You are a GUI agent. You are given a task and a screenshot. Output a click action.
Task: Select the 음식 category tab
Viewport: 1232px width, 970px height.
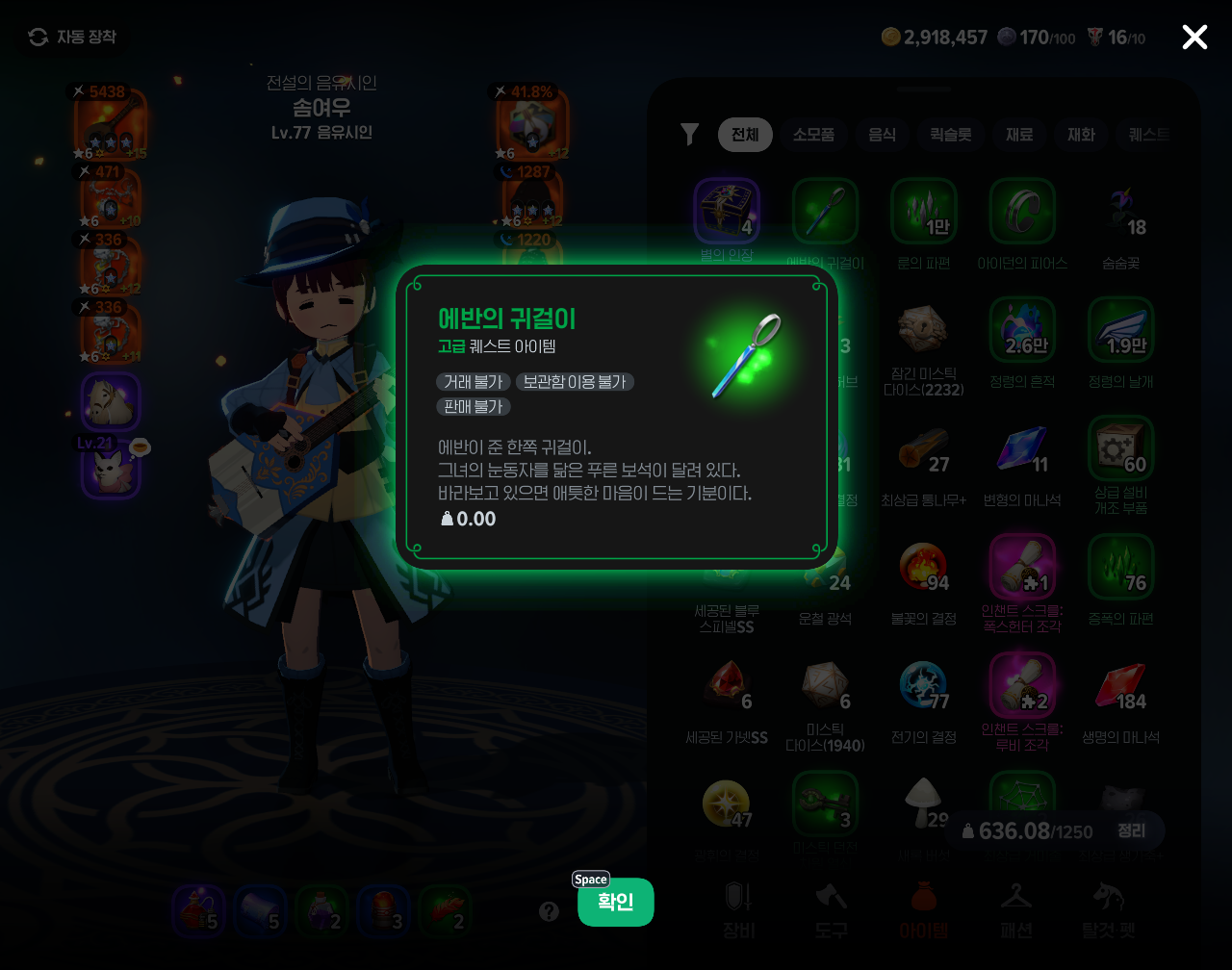coord(883,135)
